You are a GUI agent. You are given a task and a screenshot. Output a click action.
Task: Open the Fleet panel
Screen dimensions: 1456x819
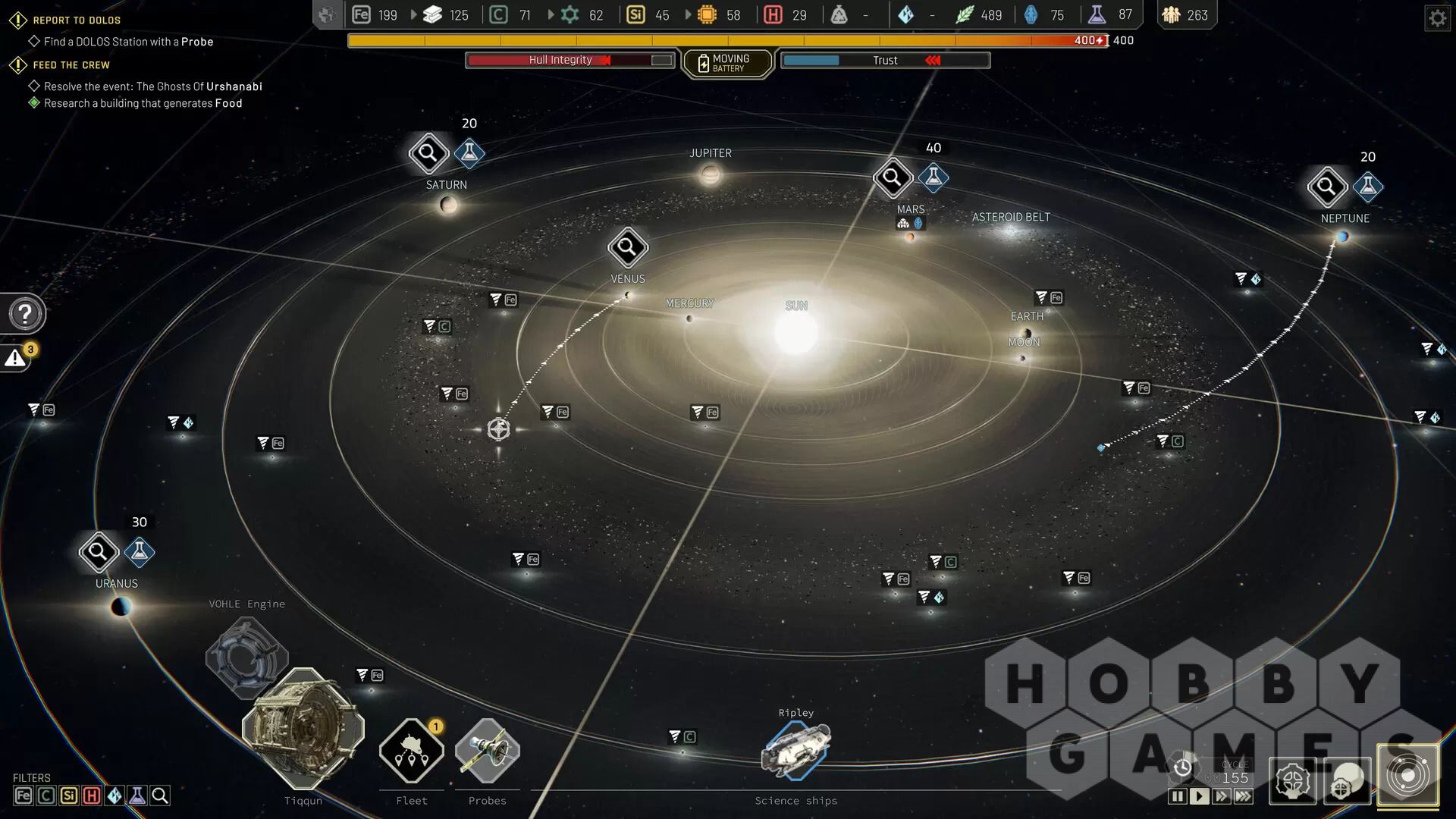[412, 752]
